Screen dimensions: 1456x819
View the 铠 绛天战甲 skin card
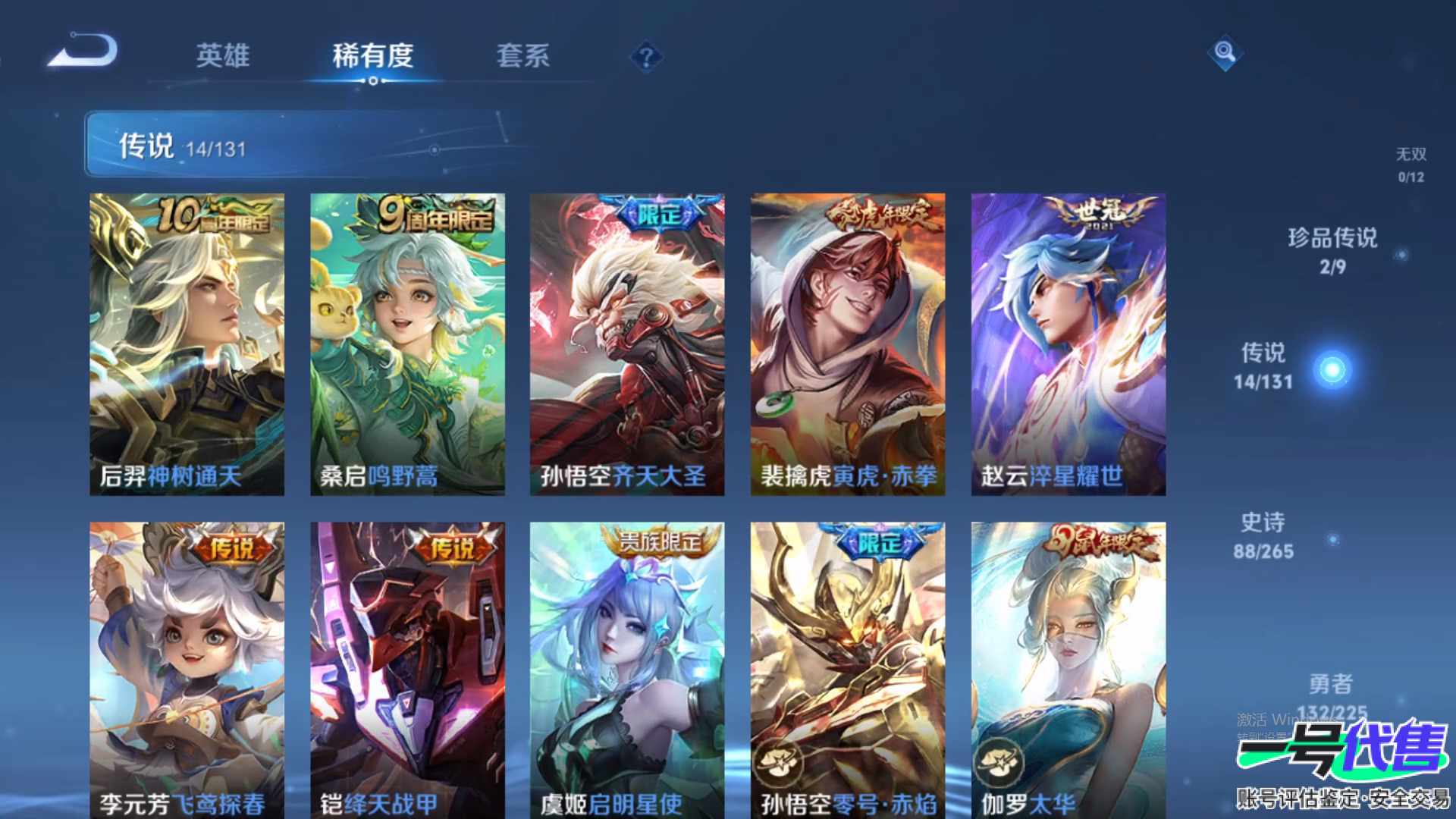coord(407,669)
